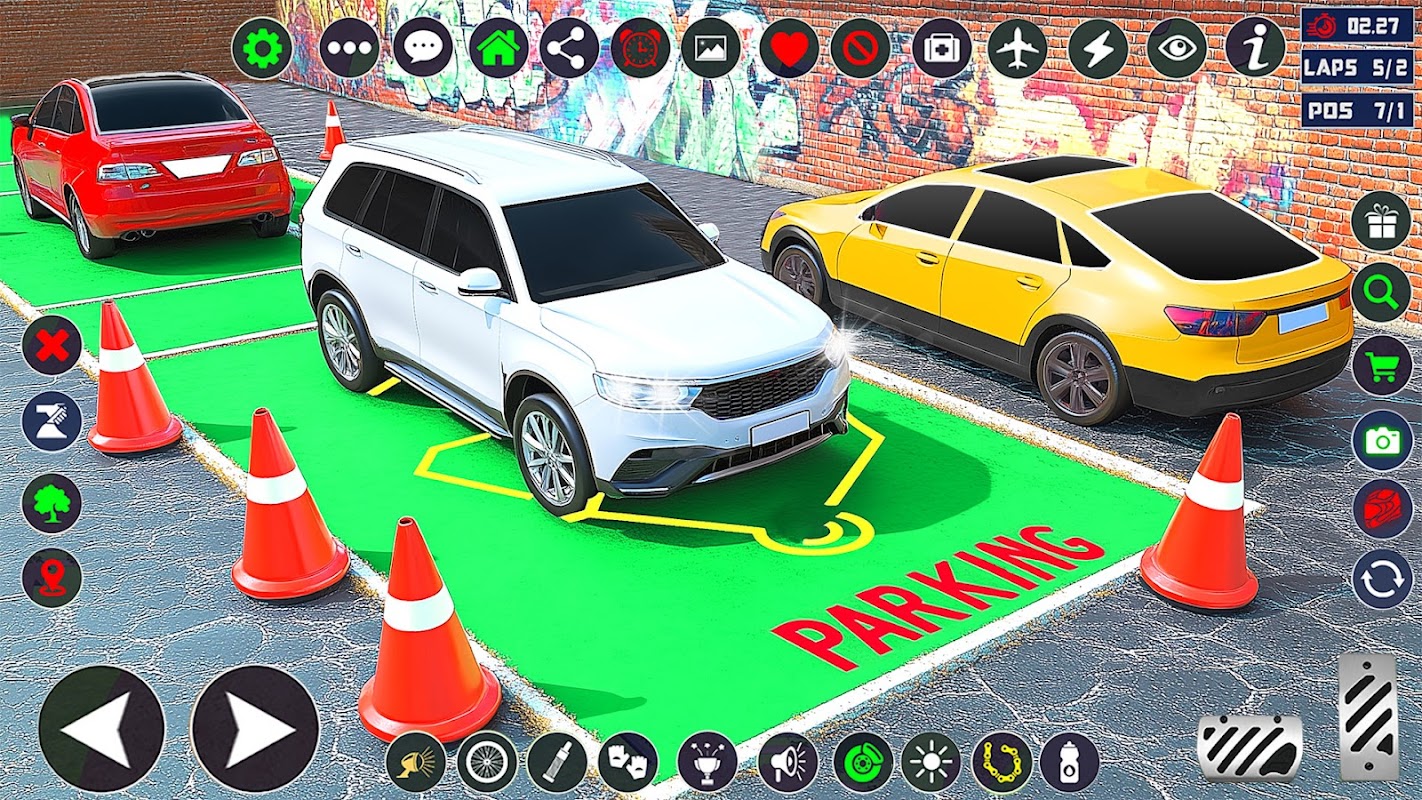
Task: Open the gift box reward
Action: coord(1381,222)
